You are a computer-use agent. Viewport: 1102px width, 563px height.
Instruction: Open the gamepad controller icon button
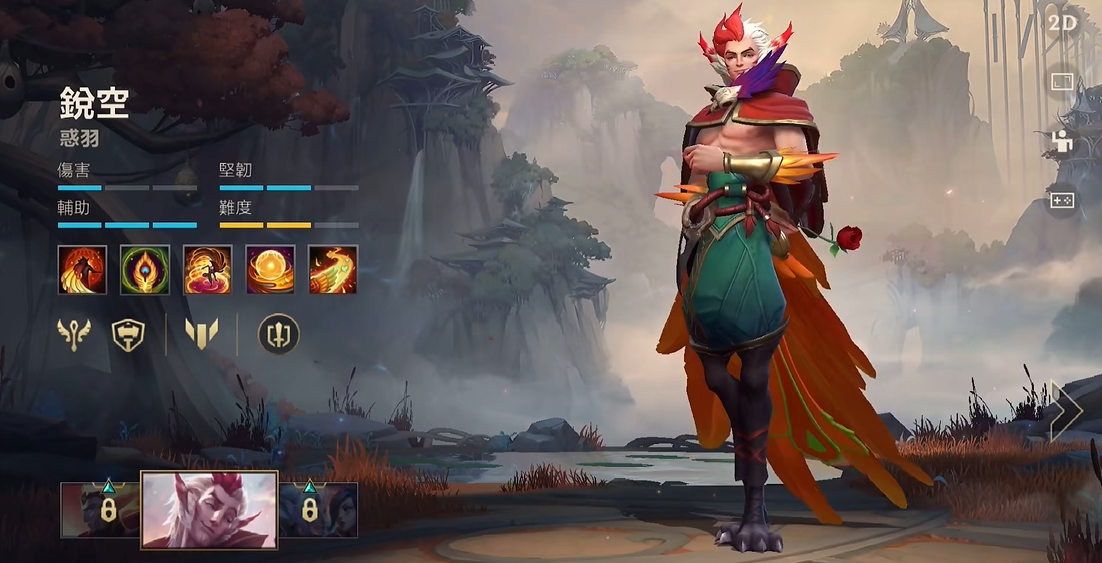point(1062,201)
